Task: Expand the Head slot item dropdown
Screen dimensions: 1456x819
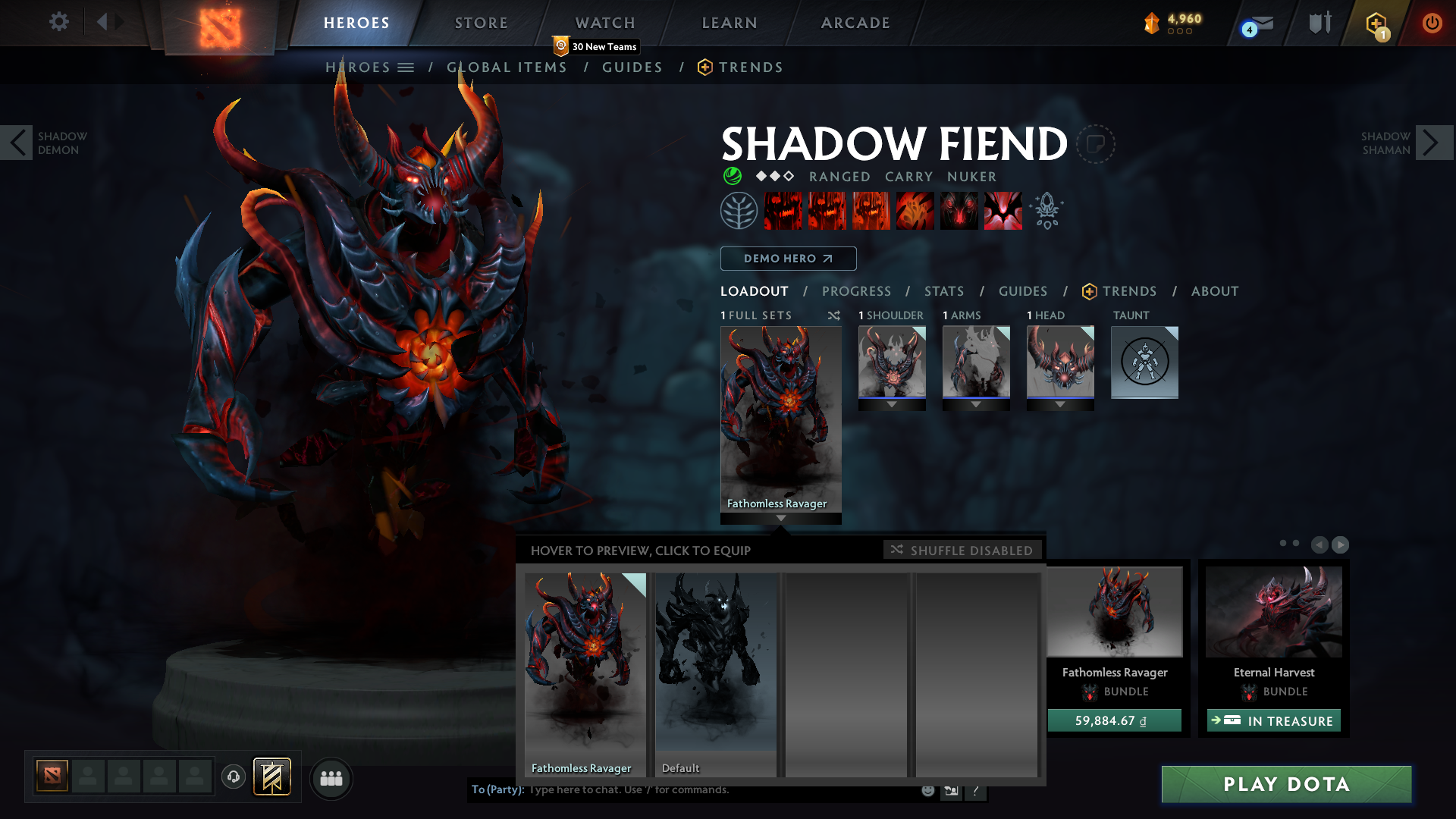Action: tap(1060, 404)
